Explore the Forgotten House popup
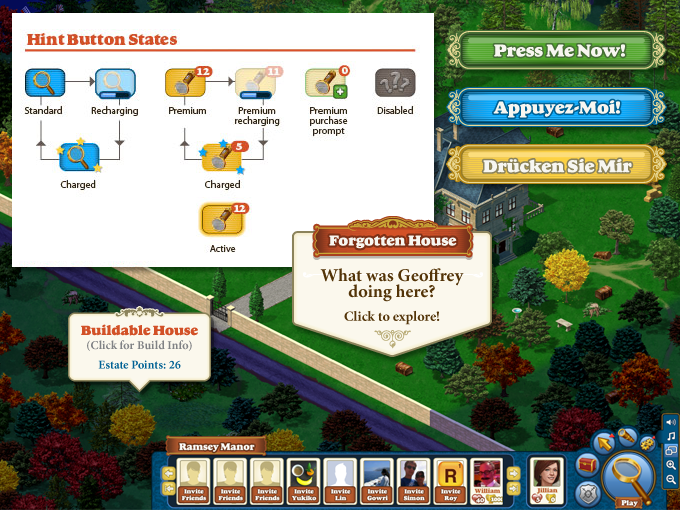The image size is (680, 510). click(391, 317)
